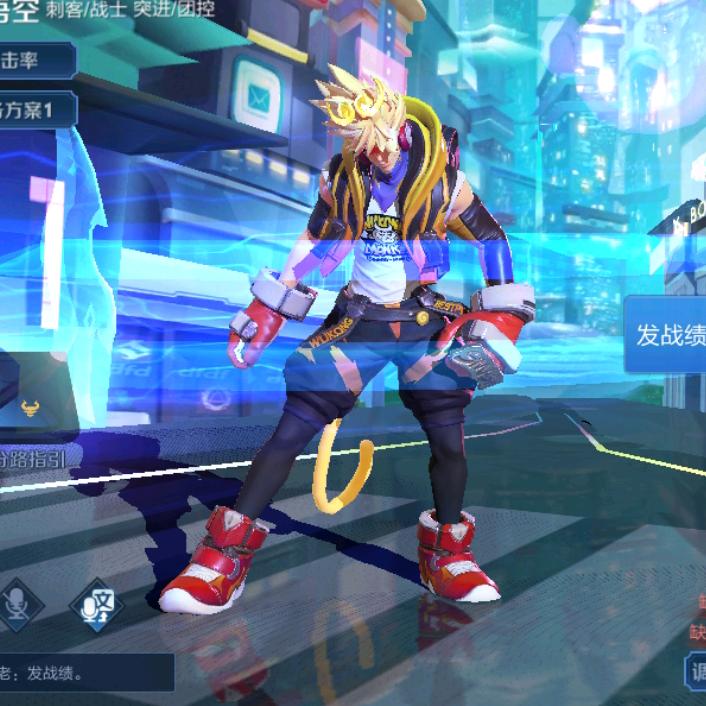Click the 调 button in the corner

pyautogui.click(x=695, y=671)
